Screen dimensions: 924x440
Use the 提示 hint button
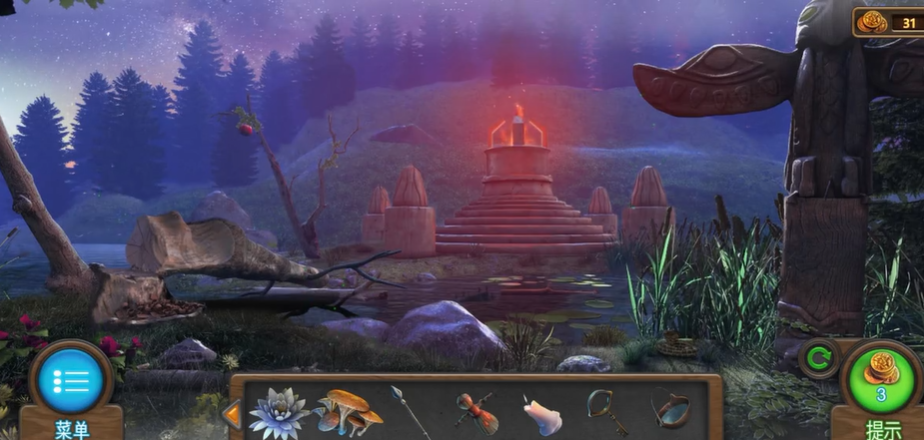(881, 378)
